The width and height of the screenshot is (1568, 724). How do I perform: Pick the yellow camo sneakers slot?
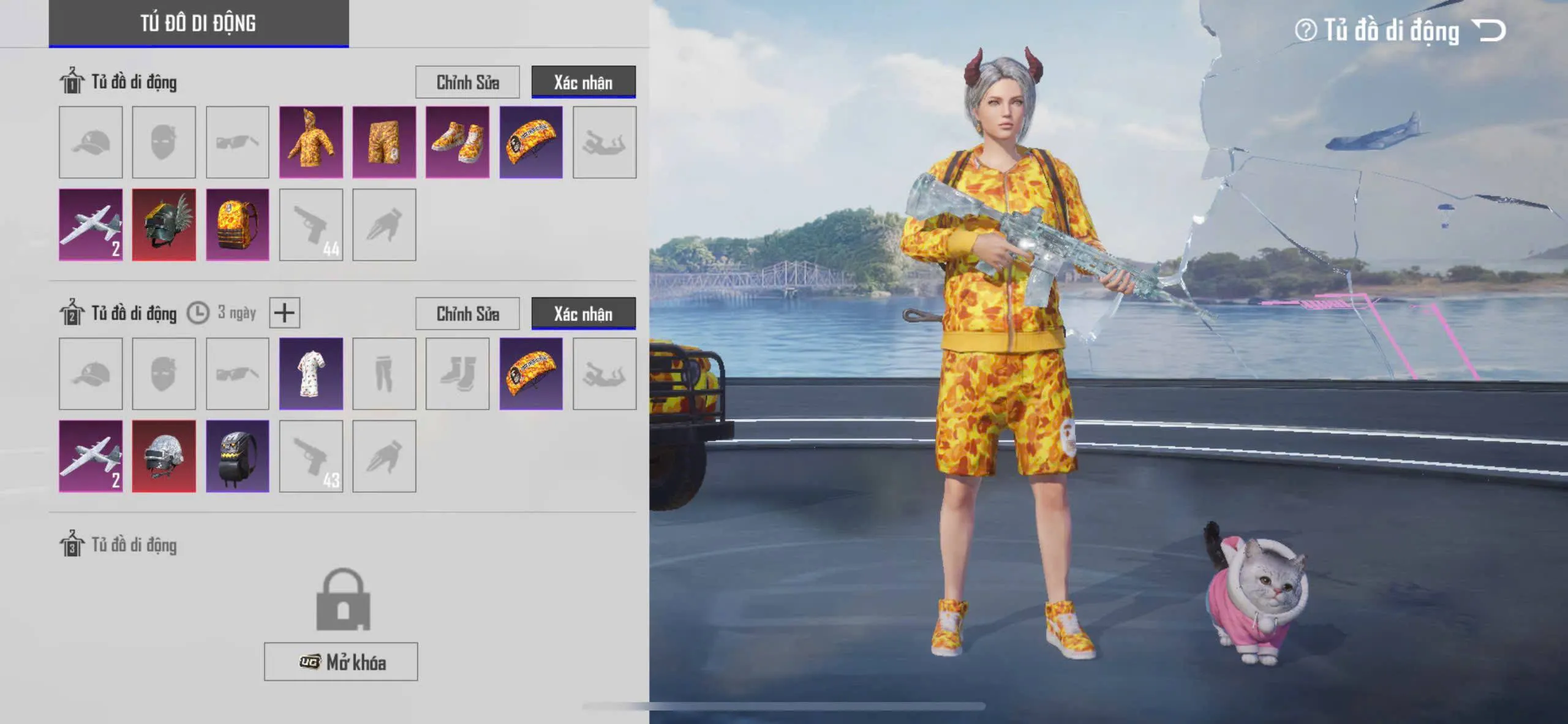pos(458,142)
